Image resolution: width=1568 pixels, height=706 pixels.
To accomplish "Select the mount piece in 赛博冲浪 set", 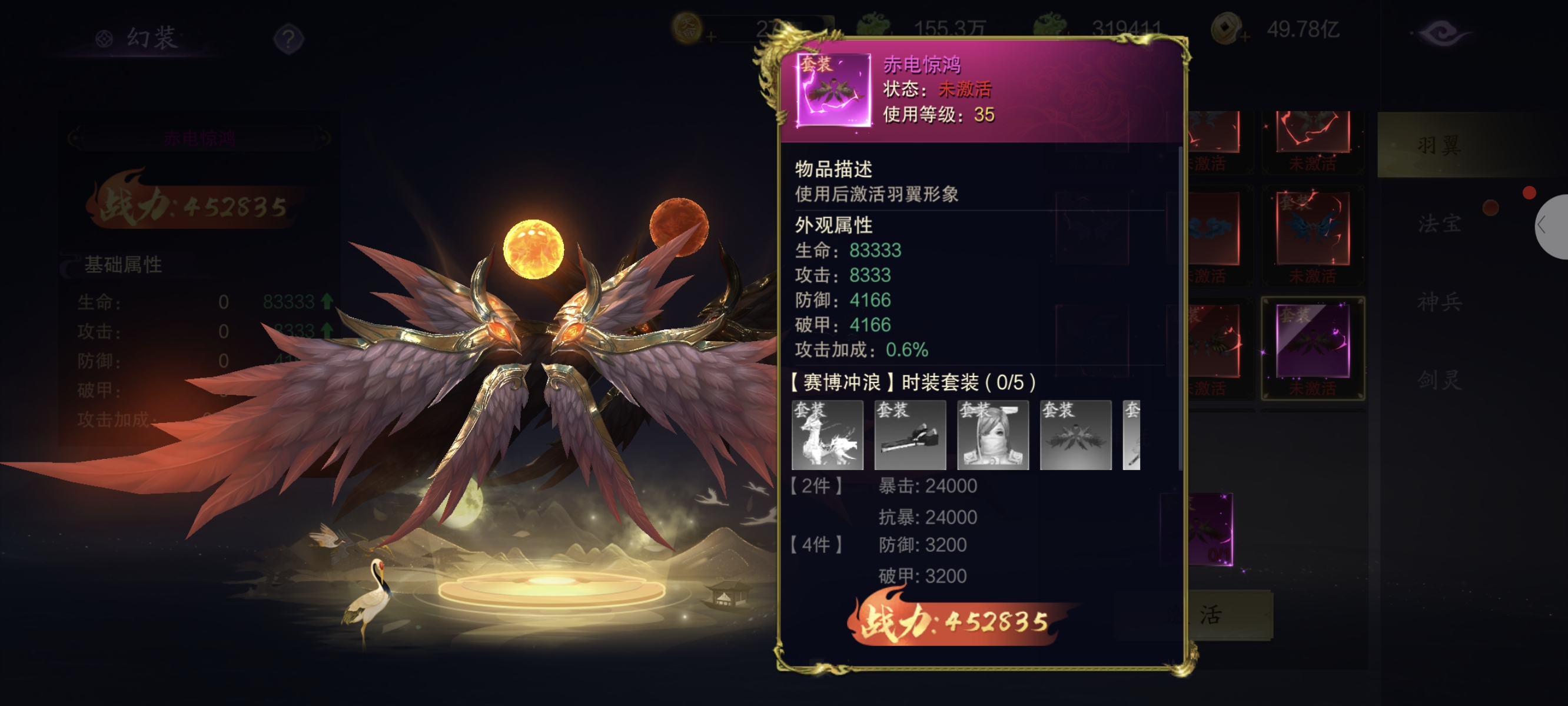I will pyautogui.click(x=827, y=435).
